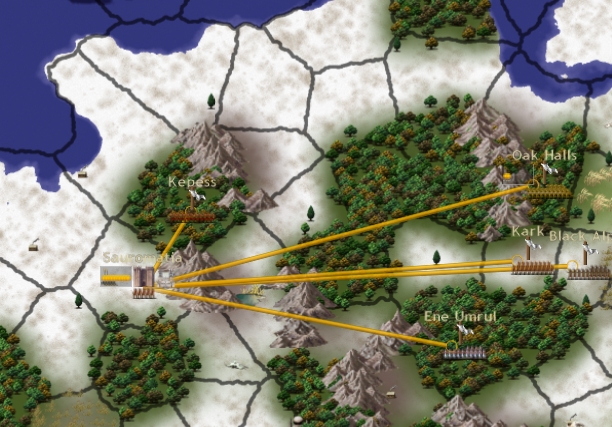Select the Ene Umrul army marker
The height and width of the screenshot is (427, 612).
tap(465, 351)
